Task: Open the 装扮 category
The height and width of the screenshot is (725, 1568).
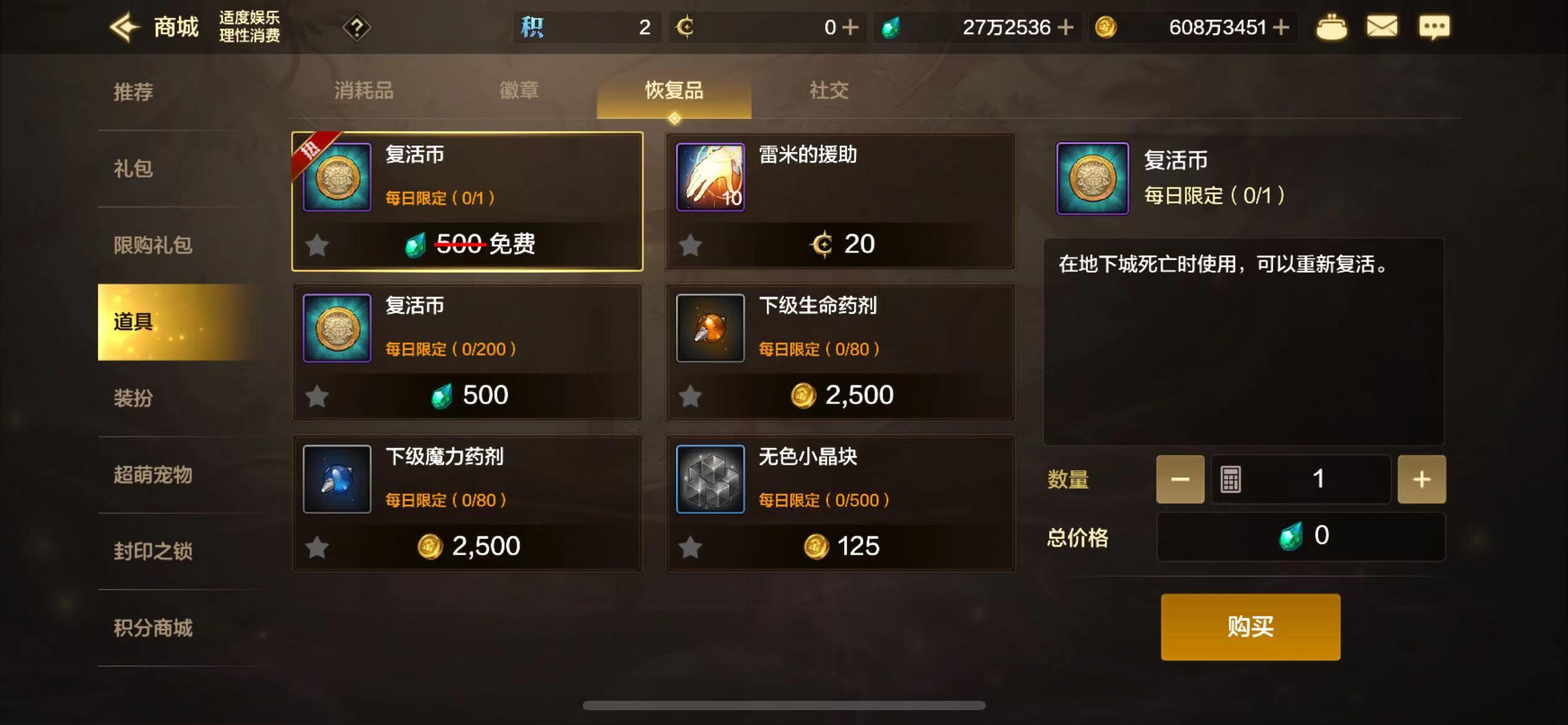Action: click(x=133, y=398)
